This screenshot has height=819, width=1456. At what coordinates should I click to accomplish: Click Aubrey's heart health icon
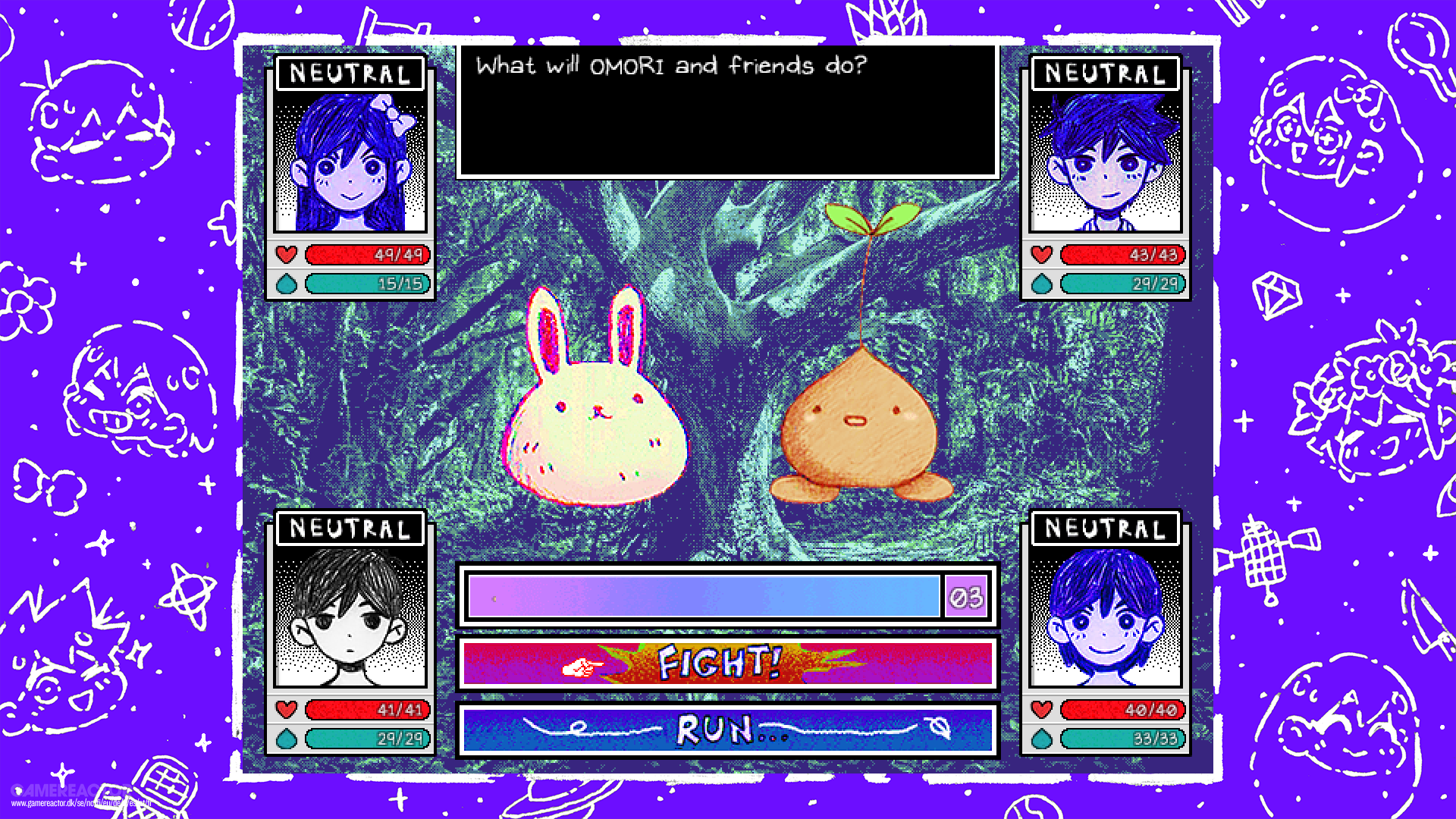(x=287, y=255)
